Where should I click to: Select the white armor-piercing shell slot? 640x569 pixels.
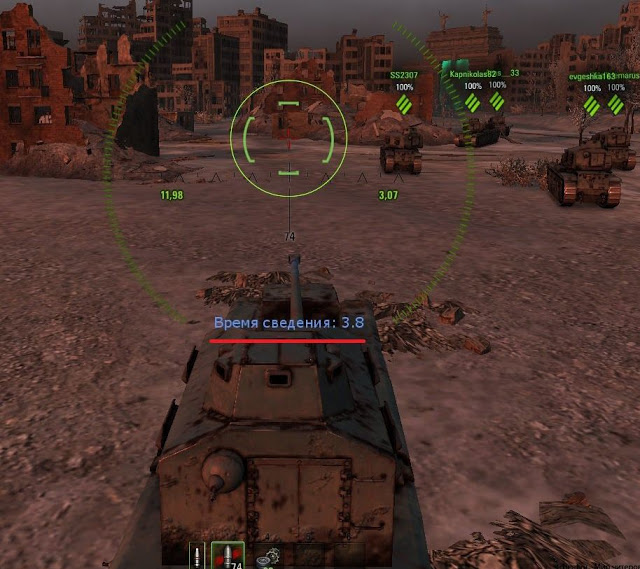[x=198, y=557]
